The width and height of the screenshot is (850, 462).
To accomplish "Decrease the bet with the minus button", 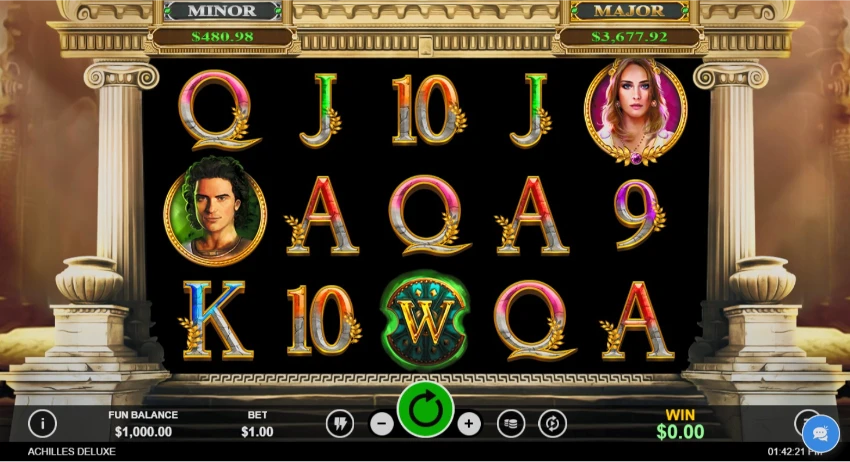I will [381, 424].
